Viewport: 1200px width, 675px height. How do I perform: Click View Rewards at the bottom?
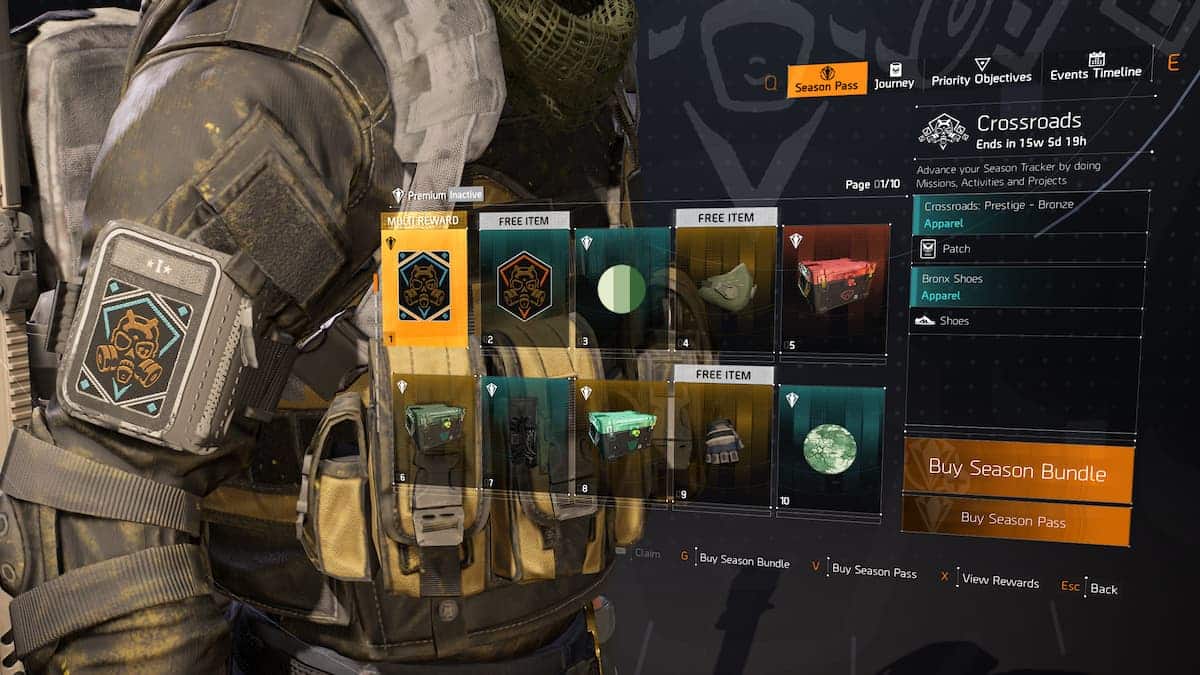pyautogui.click(x=999, y=581)
